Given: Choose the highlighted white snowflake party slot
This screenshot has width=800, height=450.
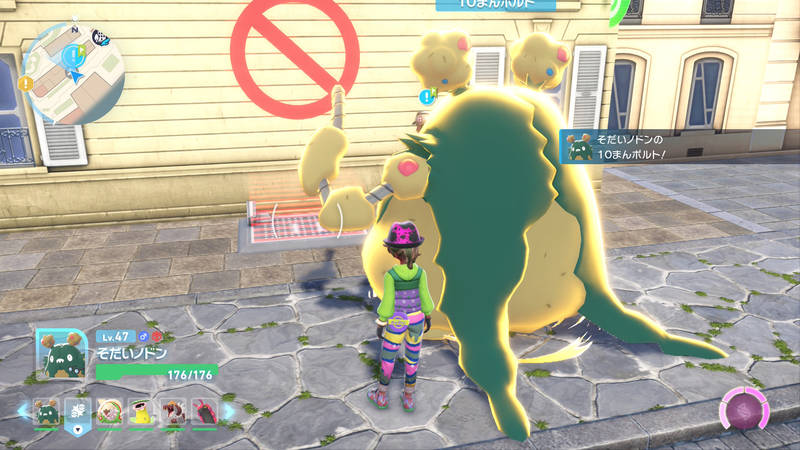Looking at the screenshot, I should [78, 411].
